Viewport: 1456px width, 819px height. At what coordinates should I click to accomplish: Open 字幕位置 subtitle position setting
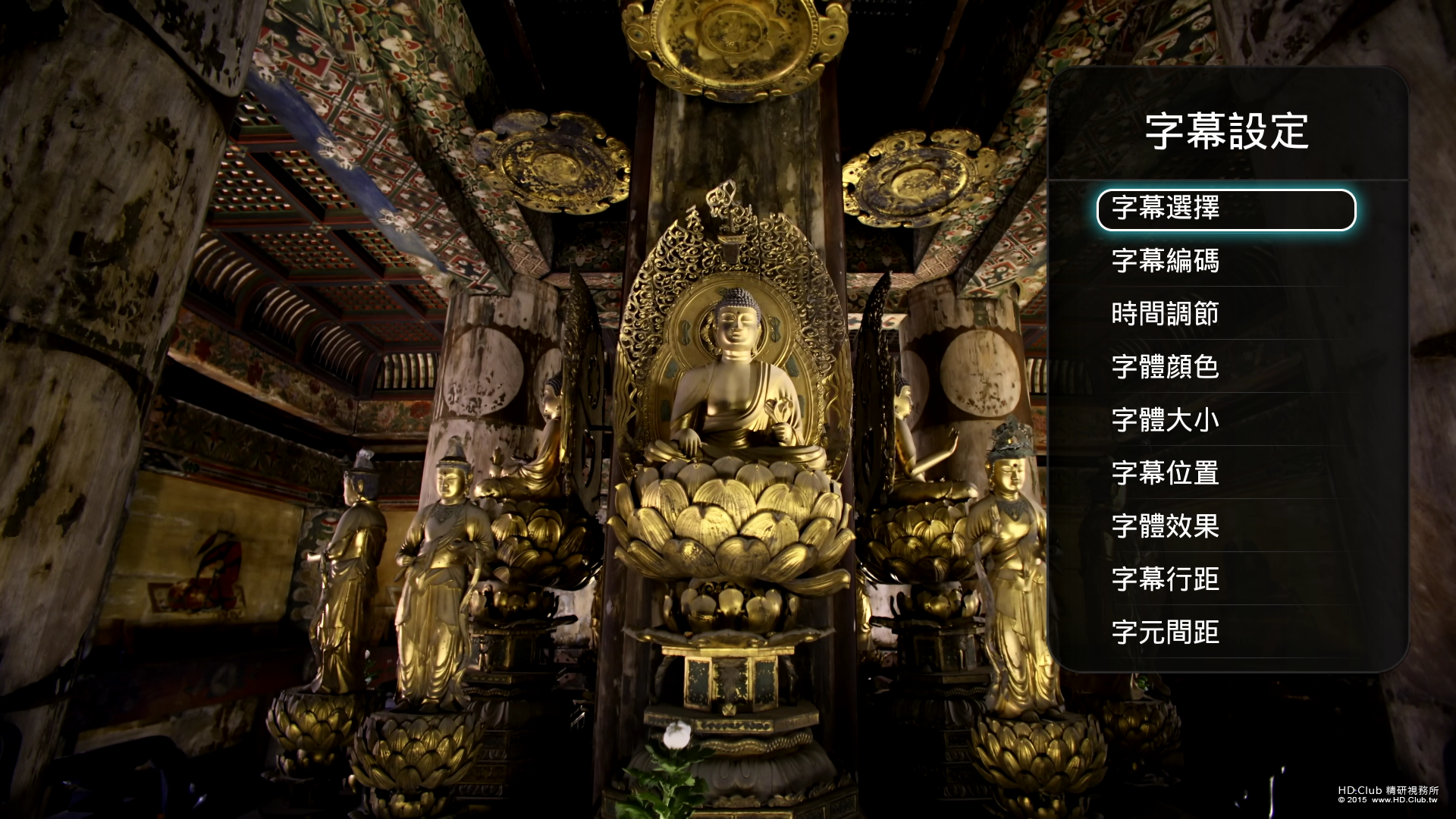1165,473
